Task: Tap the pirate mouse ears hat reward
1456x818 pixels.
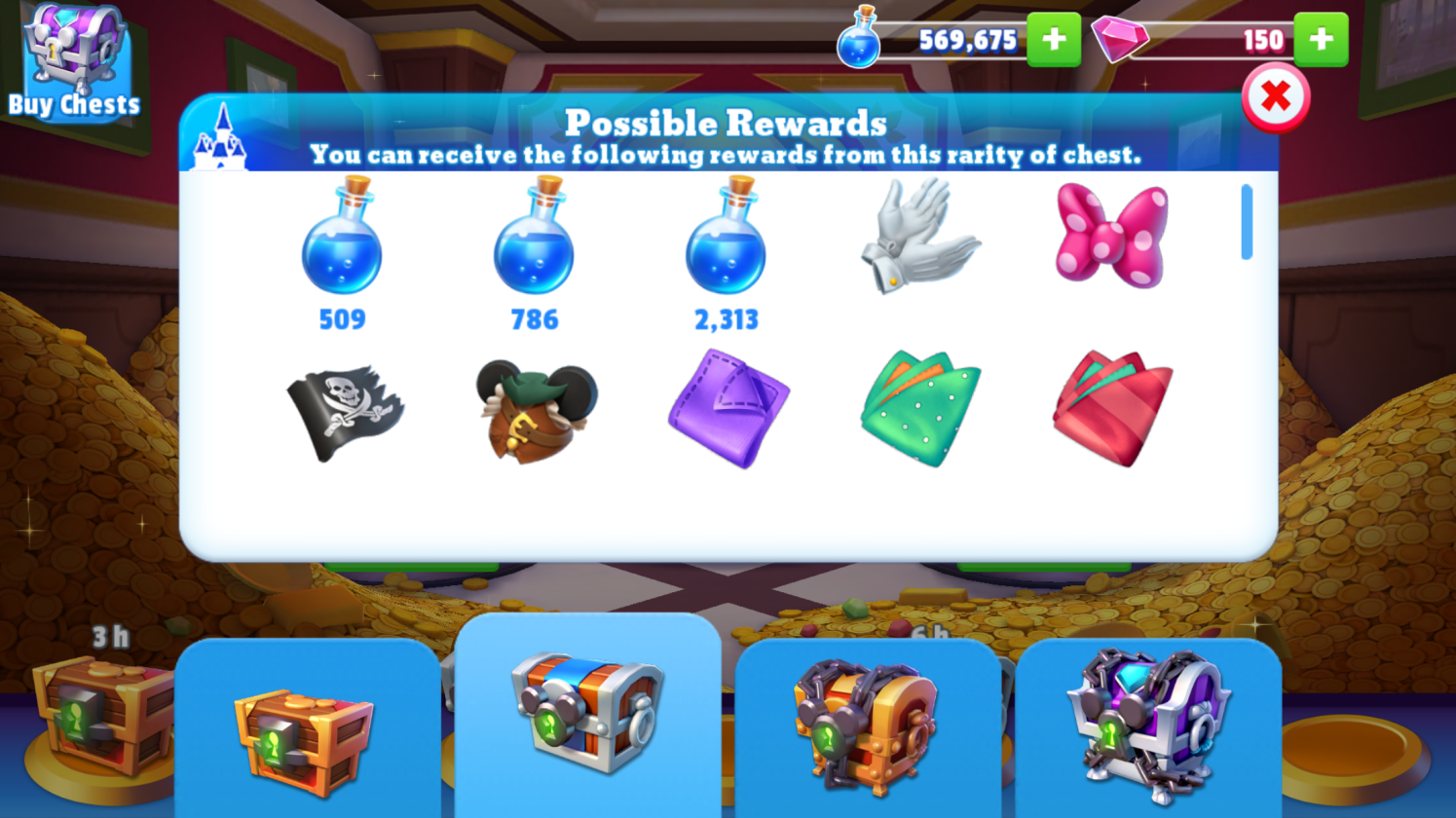Action: pos(535,409)
